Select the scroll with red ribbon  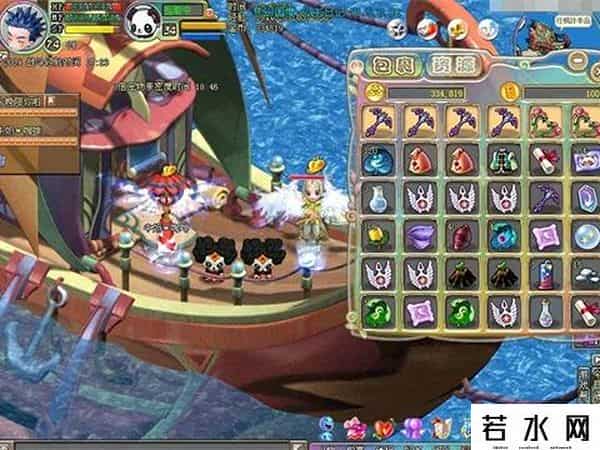tap(544, 157)
